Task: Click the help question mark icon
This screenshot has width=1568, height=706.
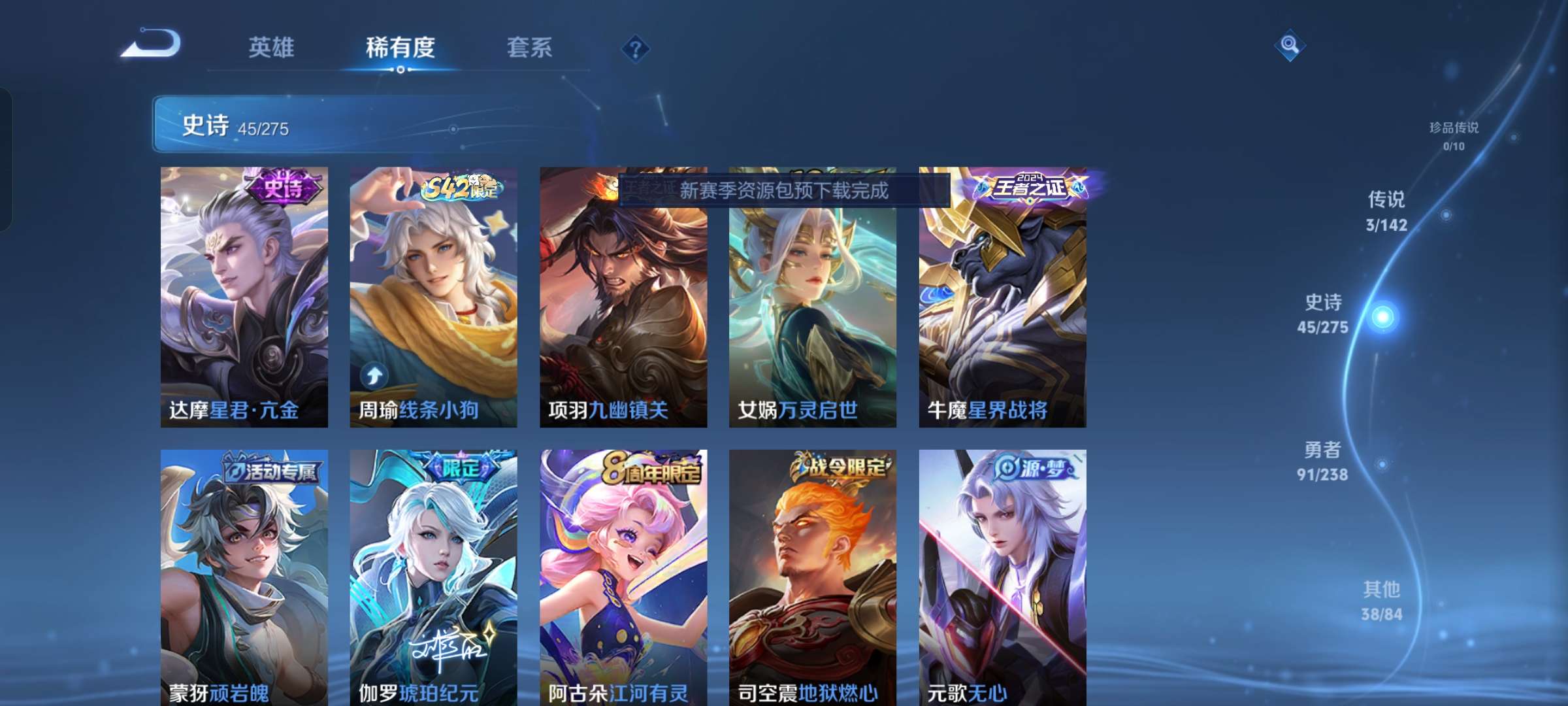Action: (x=634, y=49)
